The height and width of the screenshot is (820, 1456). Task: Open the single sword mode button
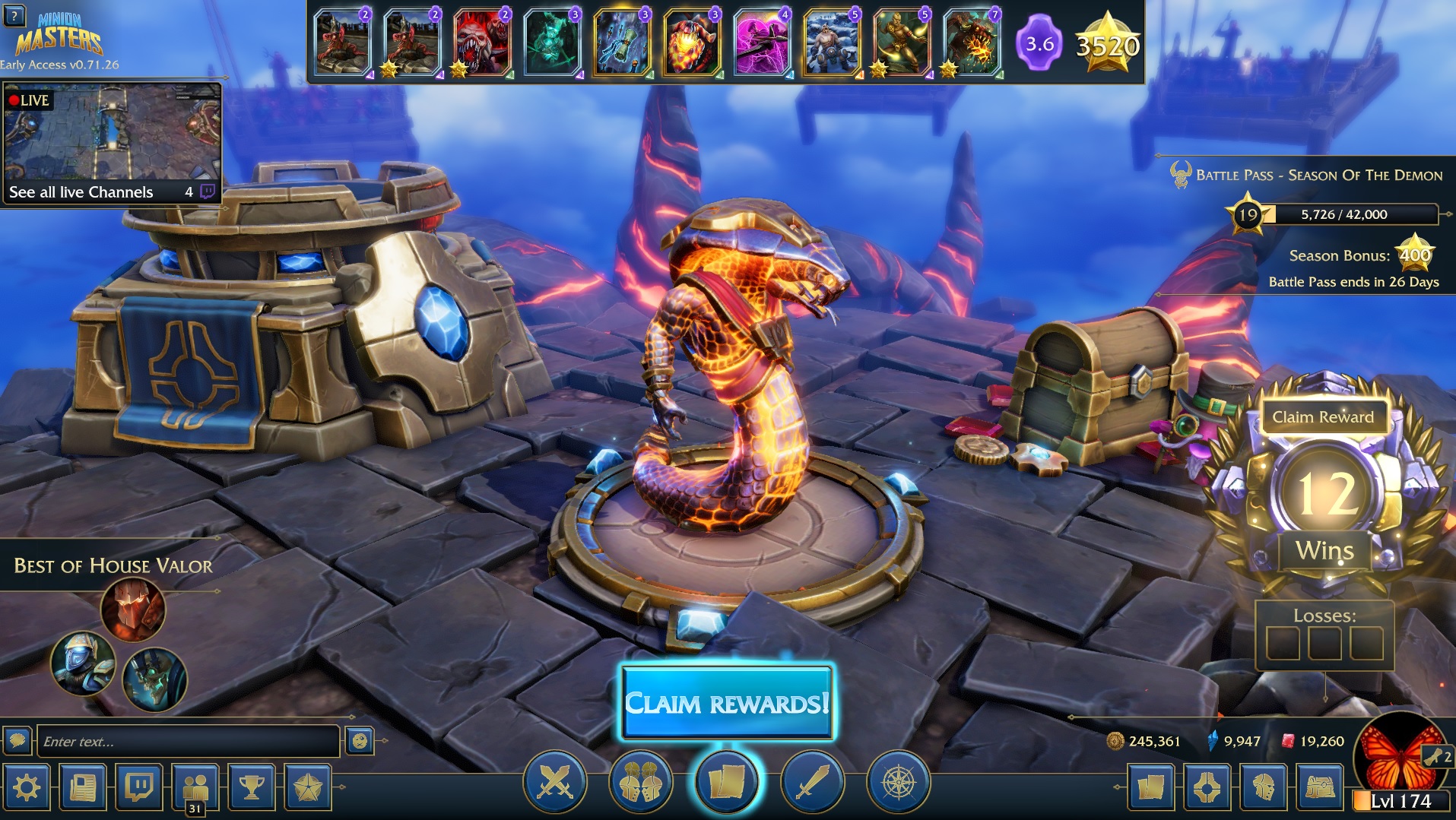click(812, 781)
